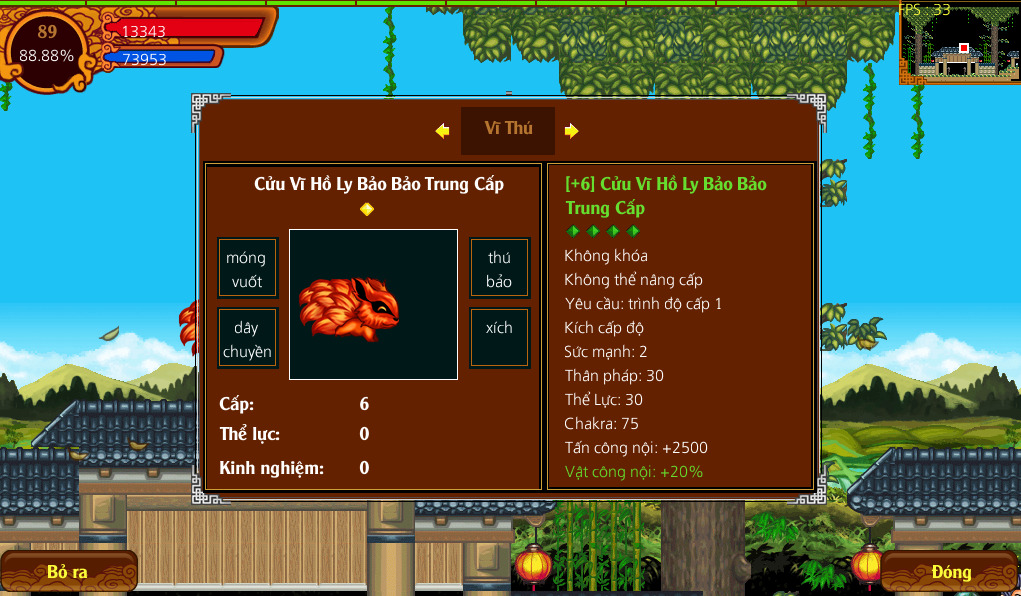1021x596 pixels.
Task: Select the dây chuyền equipment slot
Action: pyautogui.click(x=247, y=339)
